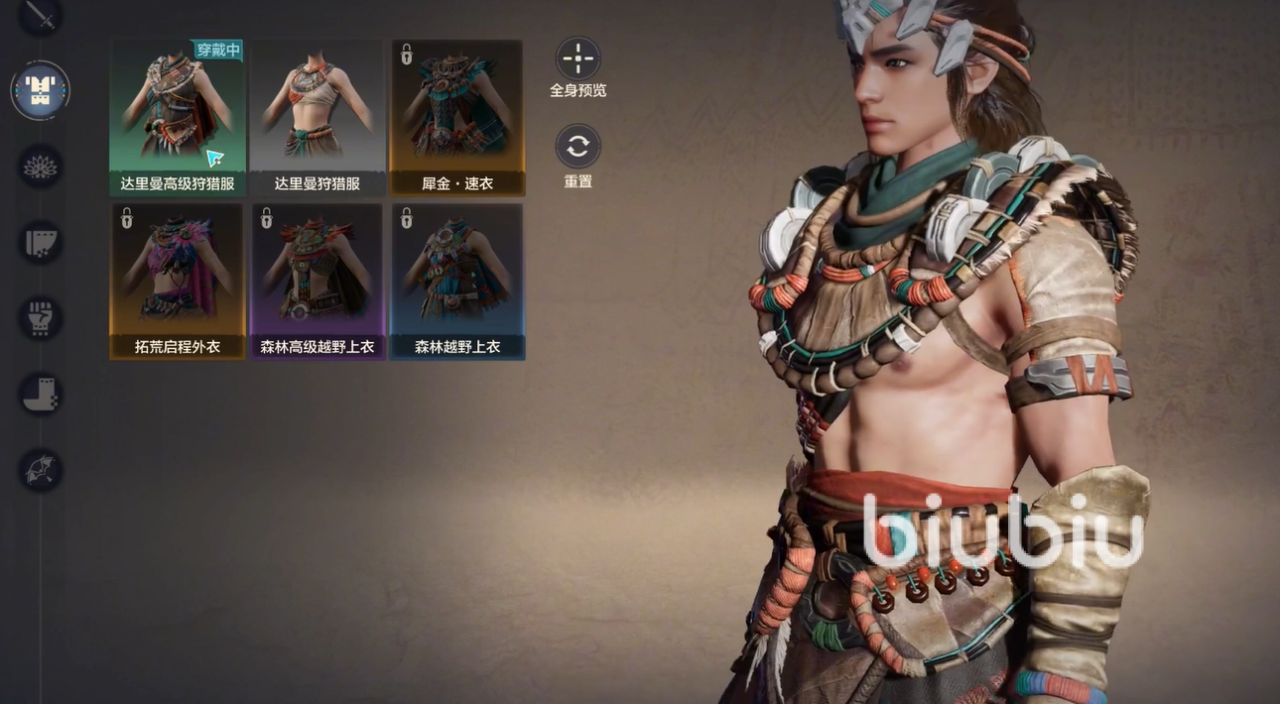The width and height of the screenshot is (1280, 704).
Task: Choose the 达里曼狩猎服 outfit
Action: (317, 117)
